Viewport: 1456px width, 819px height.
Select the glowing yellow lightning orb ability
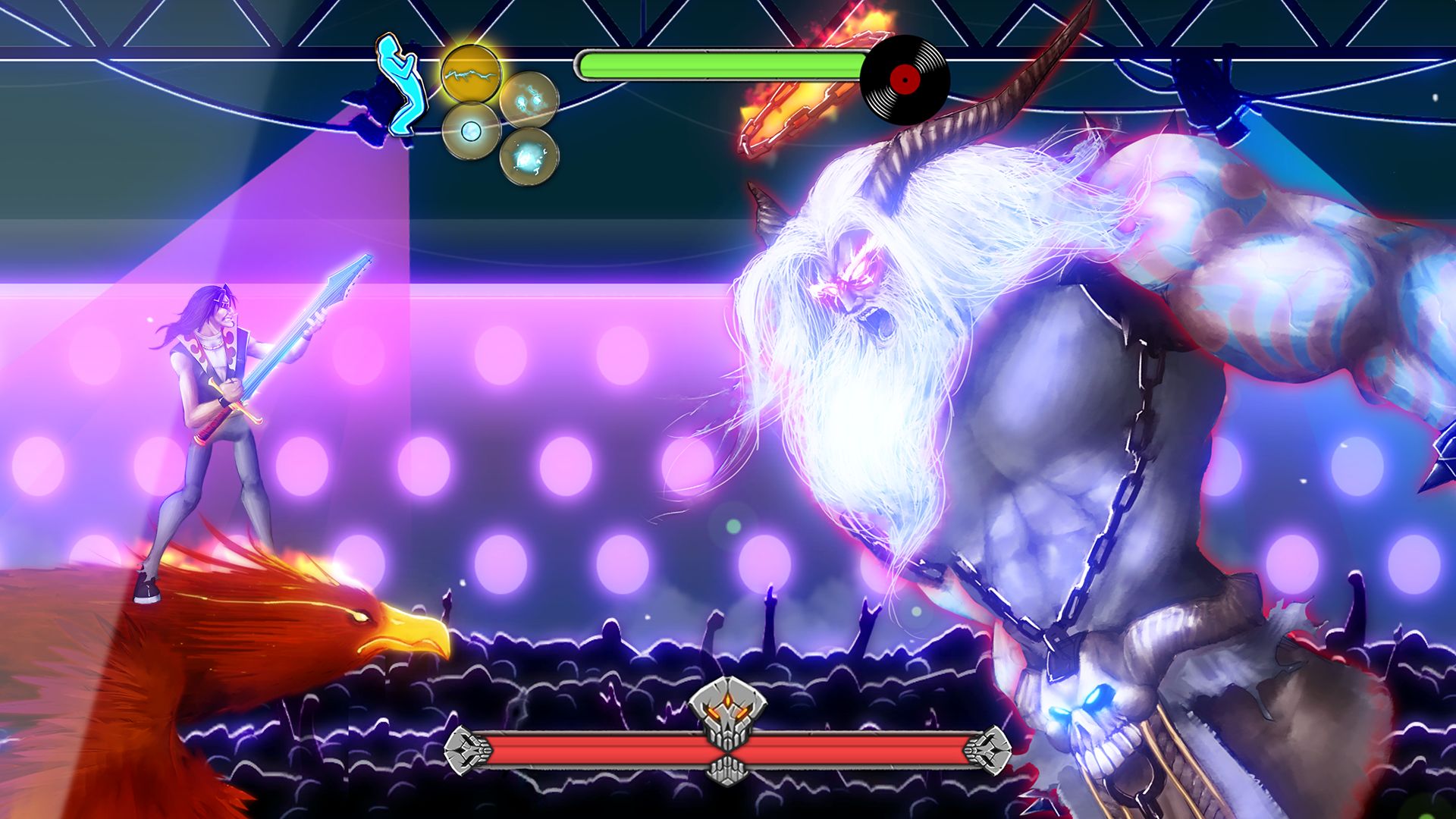coord(470,72)
